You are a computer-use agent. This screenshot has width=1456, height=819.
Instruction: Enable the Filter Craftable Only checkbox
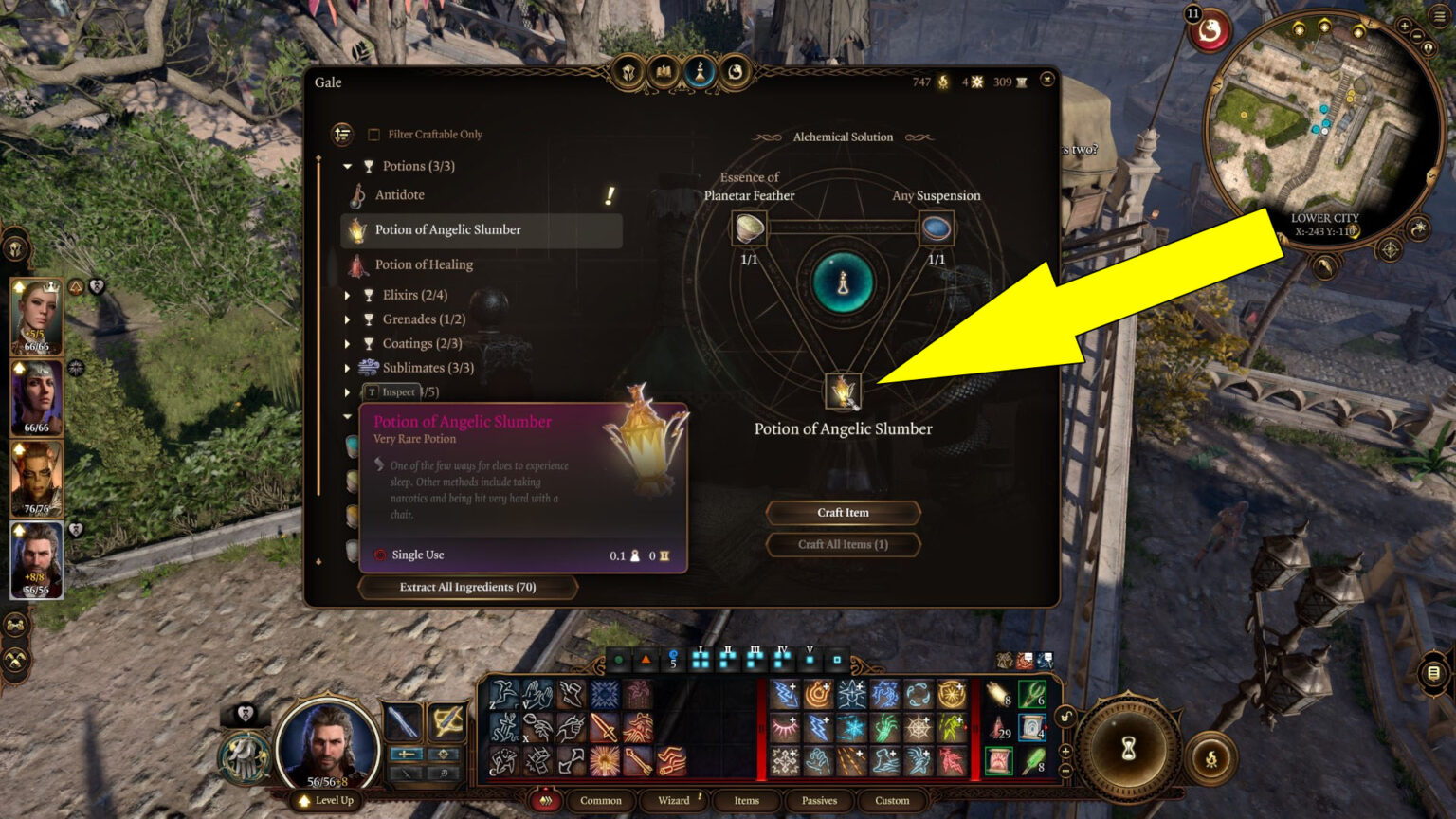tap(373, 134)
